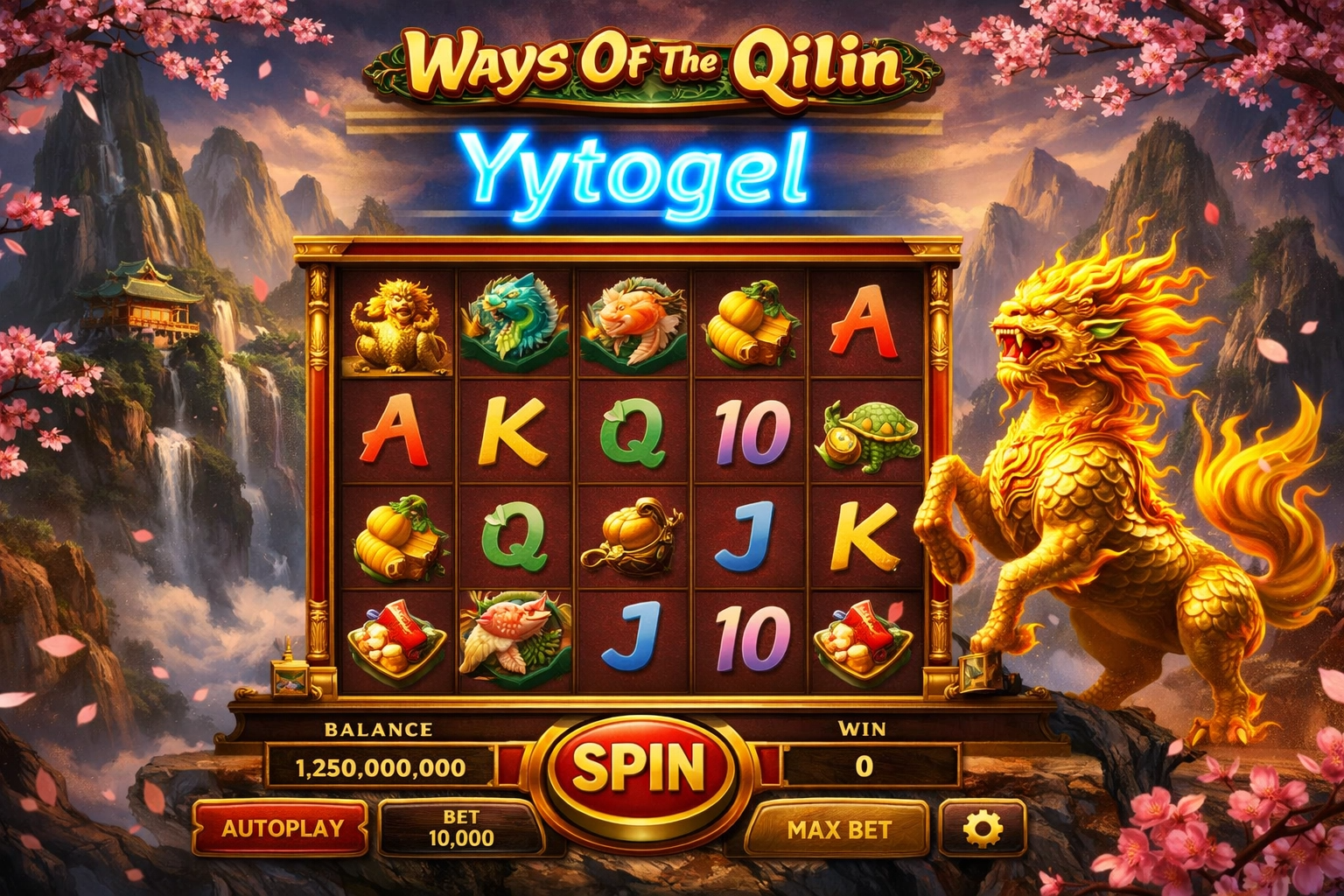
Task: Select the MAX BET button
Action: (x=838, y=829)
